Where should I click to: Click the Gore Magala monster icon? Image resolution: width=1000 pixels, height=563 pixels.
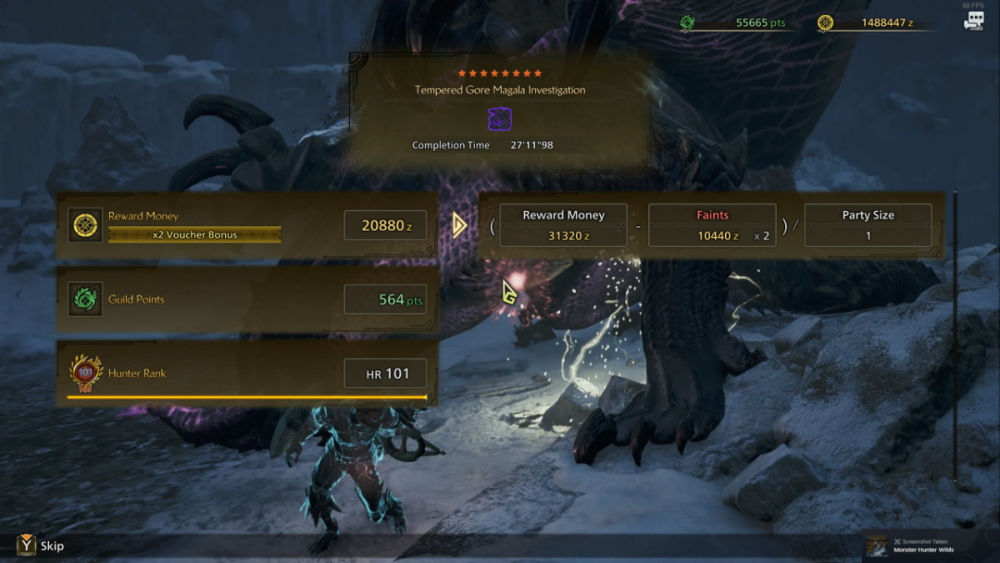point(500,120)
